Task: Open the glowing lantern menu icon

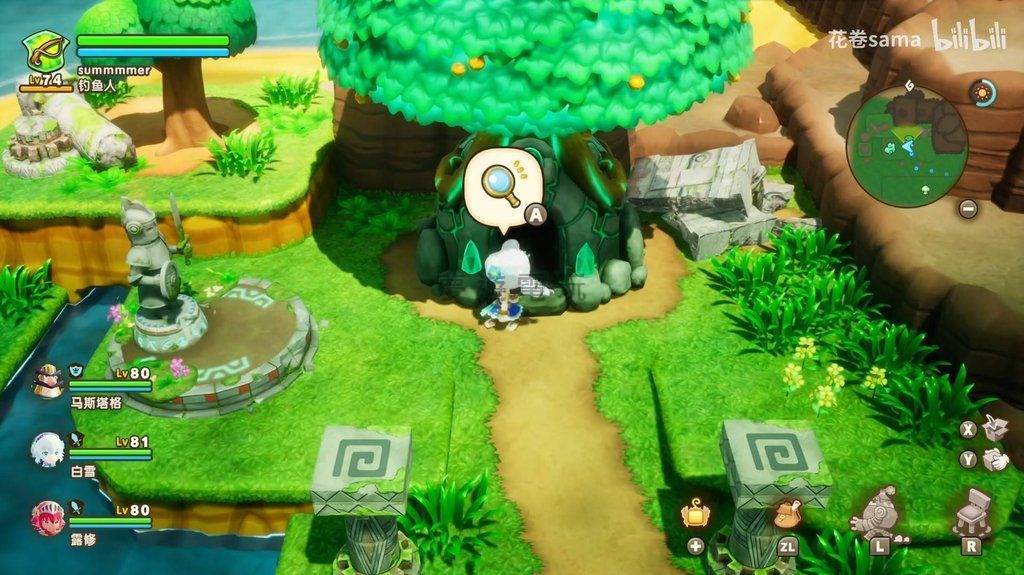Action: [695, 513]
